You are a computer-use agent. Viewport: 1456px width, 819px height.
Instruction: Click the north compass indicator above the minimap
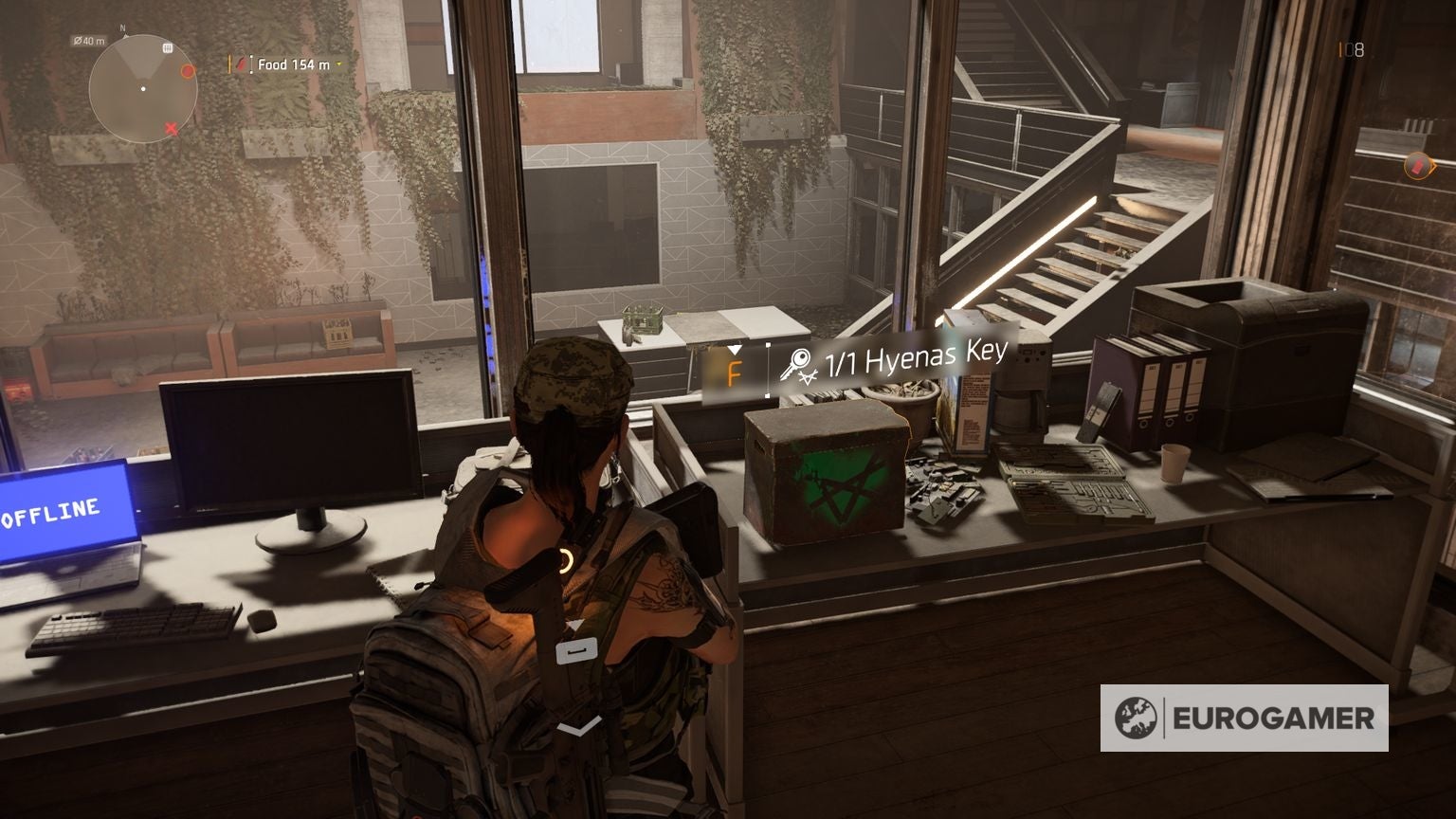click(x=123, y=28)
